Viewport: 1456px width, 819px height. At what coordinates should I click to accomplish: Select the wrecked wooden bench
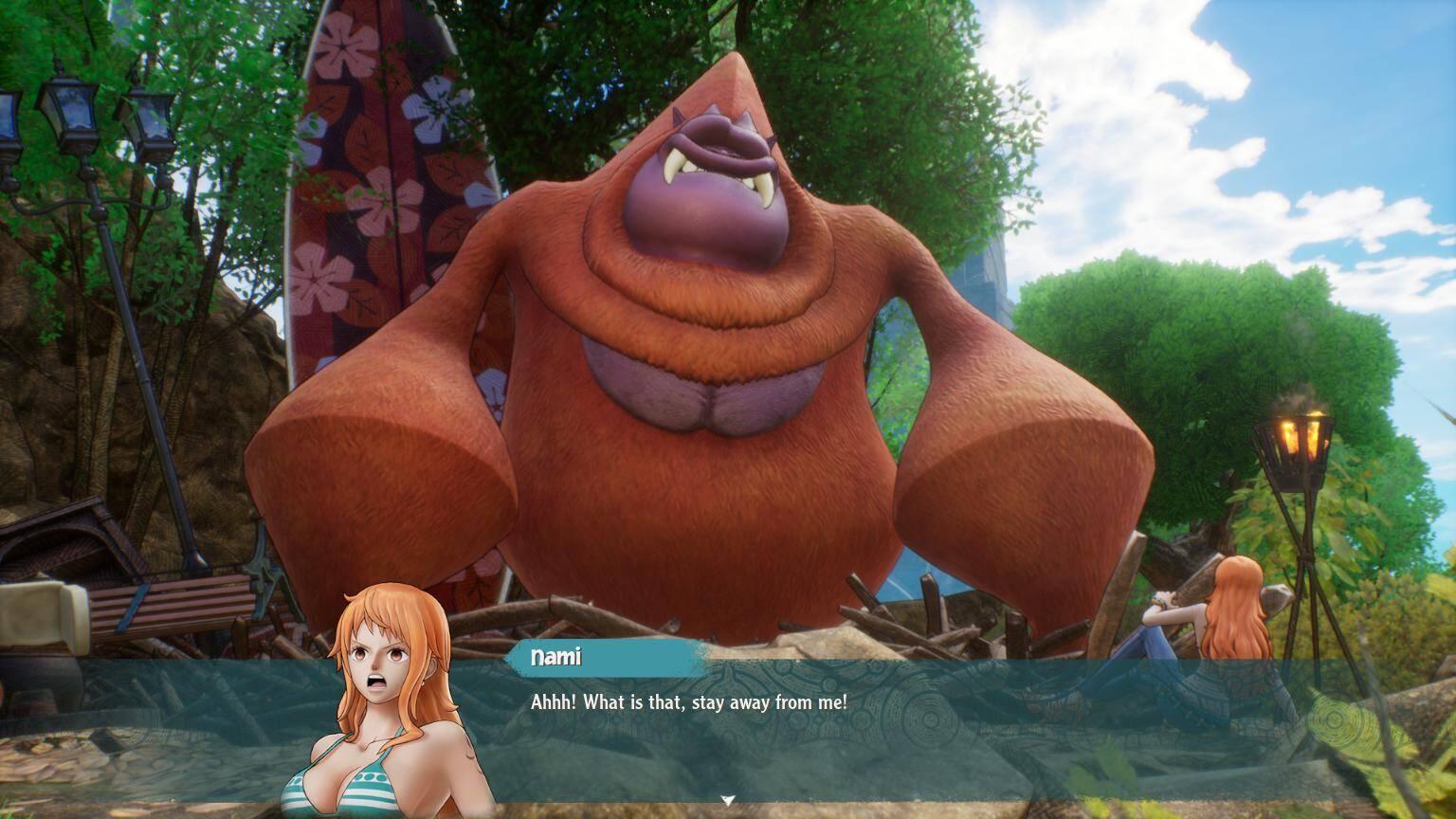171,607
